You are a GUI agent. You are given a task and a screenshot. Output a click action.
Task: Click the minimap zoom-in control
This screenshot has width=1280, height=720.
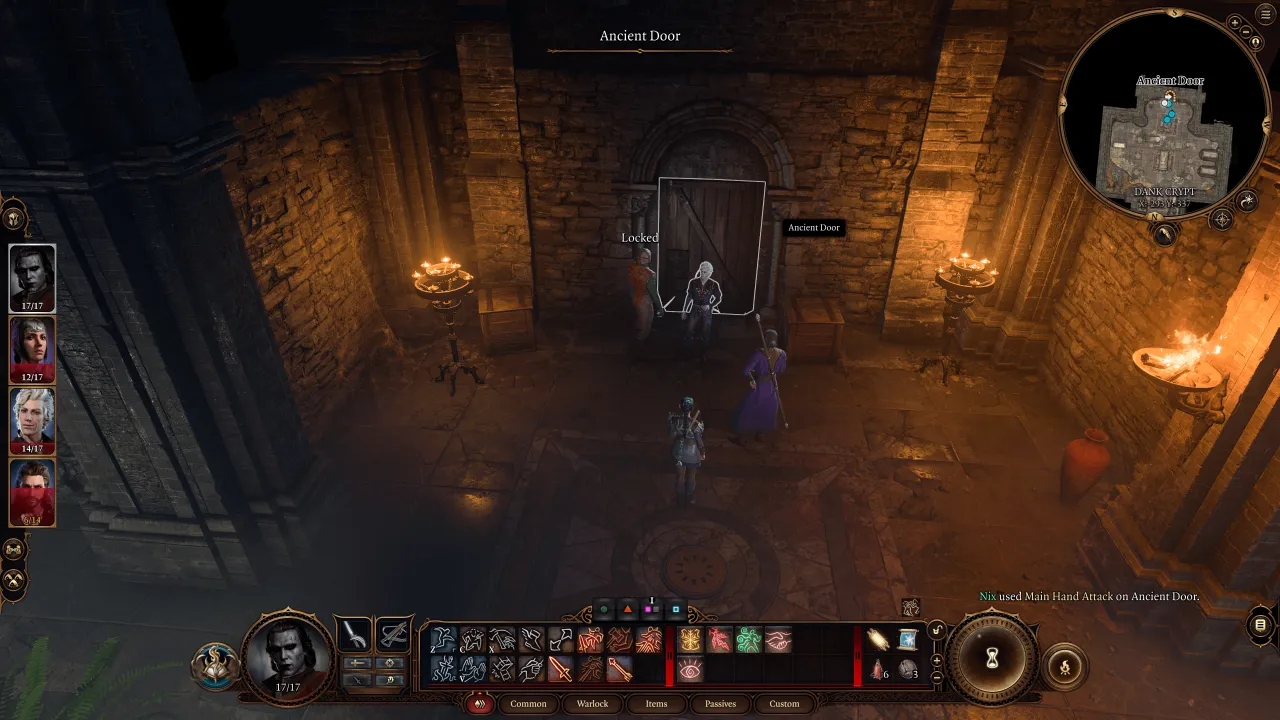1234,24
